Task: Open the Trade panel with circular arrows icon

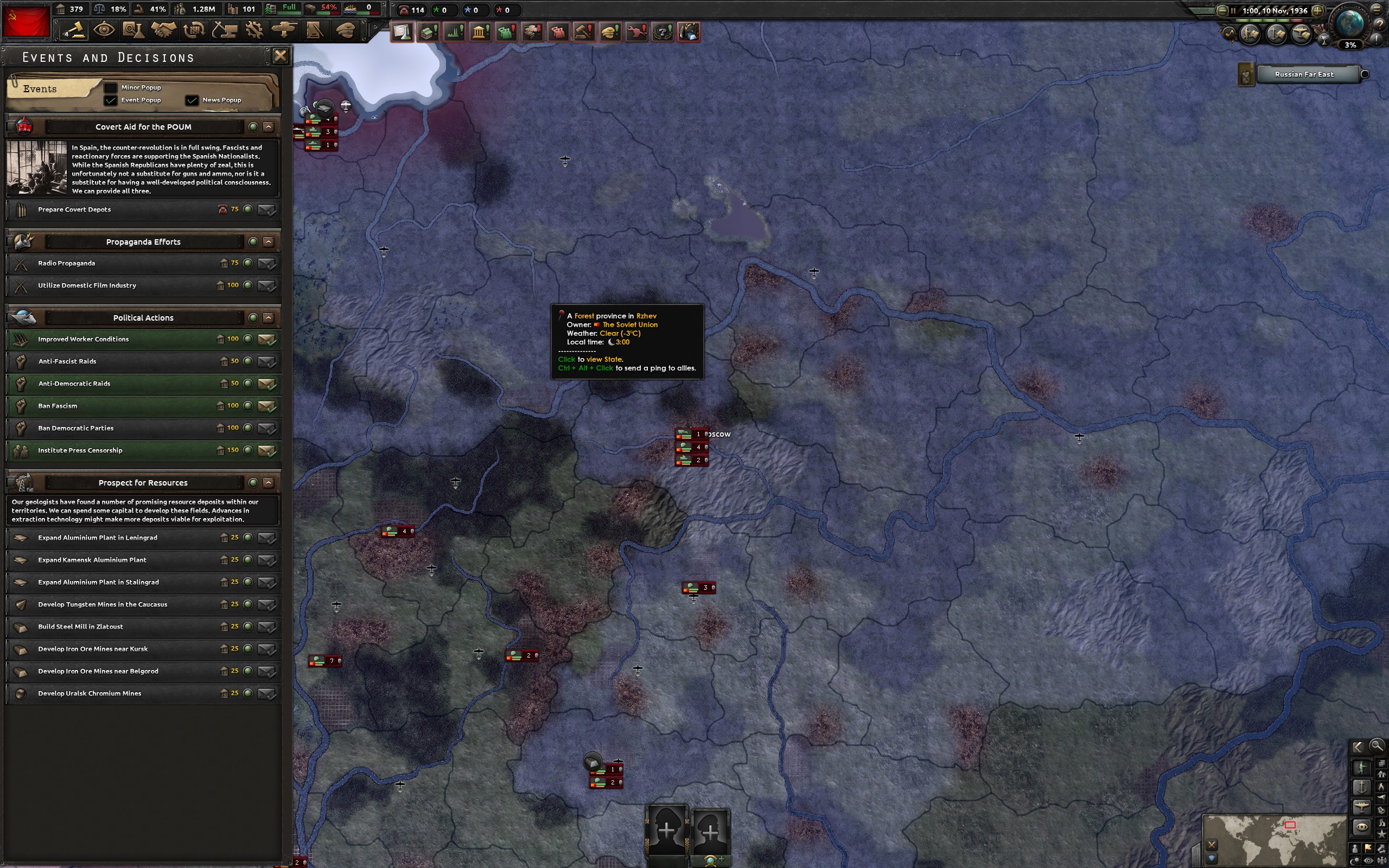Action: 194,30
